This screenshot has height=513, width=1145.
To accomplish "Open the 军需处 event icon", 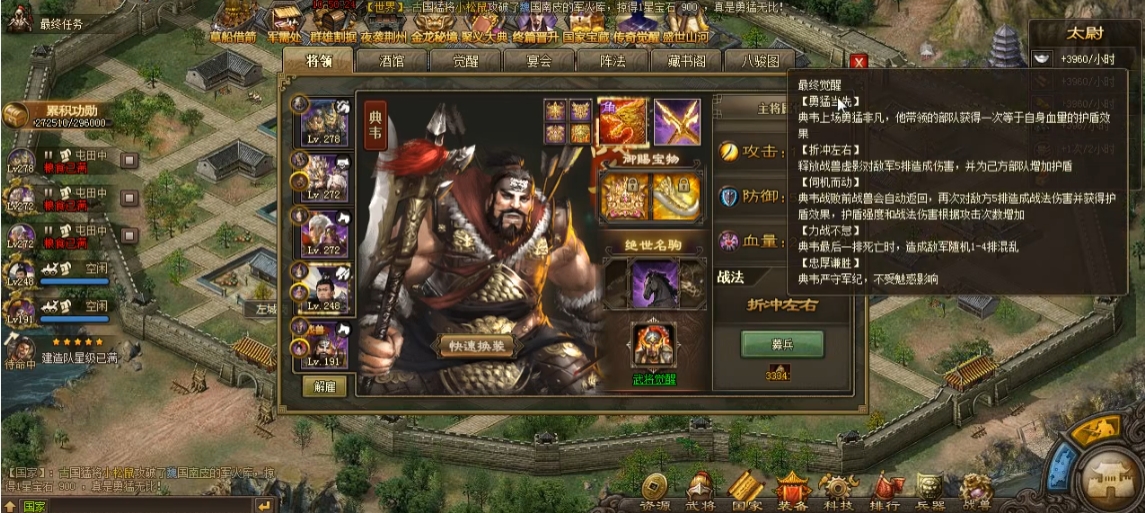I will click(x=285, y=18).
